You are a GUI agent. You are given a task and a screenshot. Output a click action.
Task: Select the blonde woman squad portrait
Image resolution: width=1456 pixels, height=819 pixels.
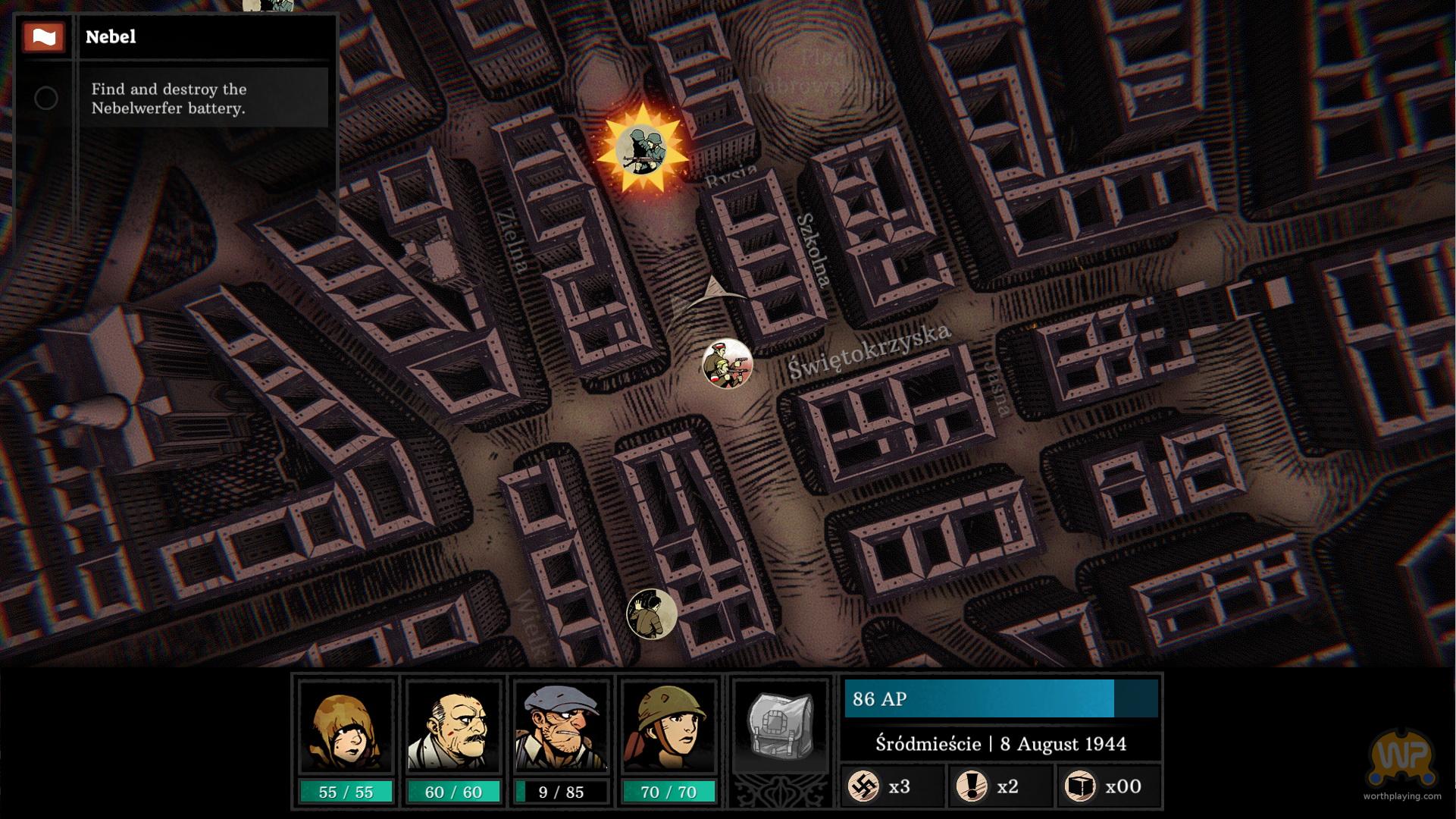[346, 726]
